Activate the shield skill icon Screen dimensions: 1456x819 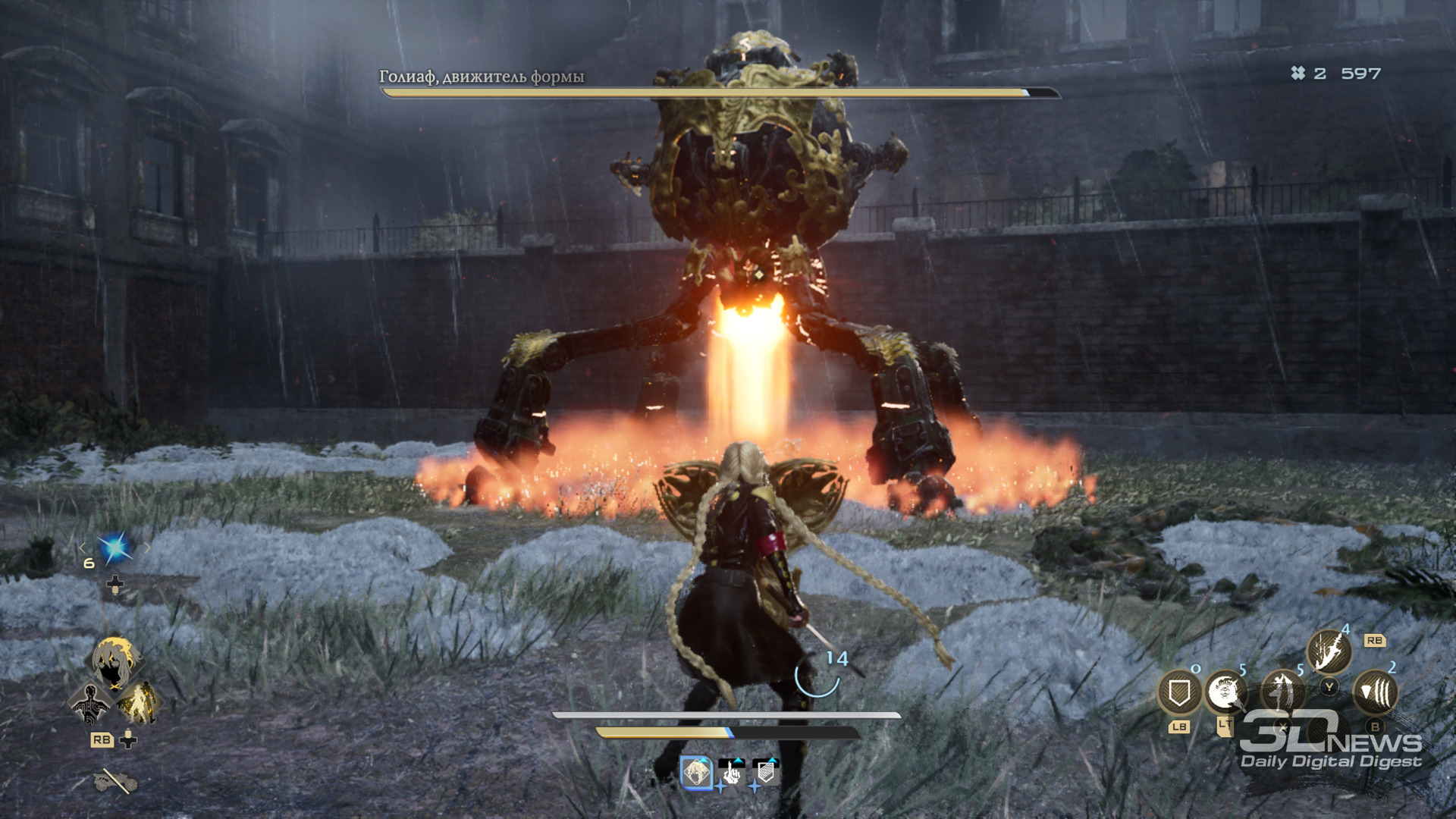coord(1179,692)
